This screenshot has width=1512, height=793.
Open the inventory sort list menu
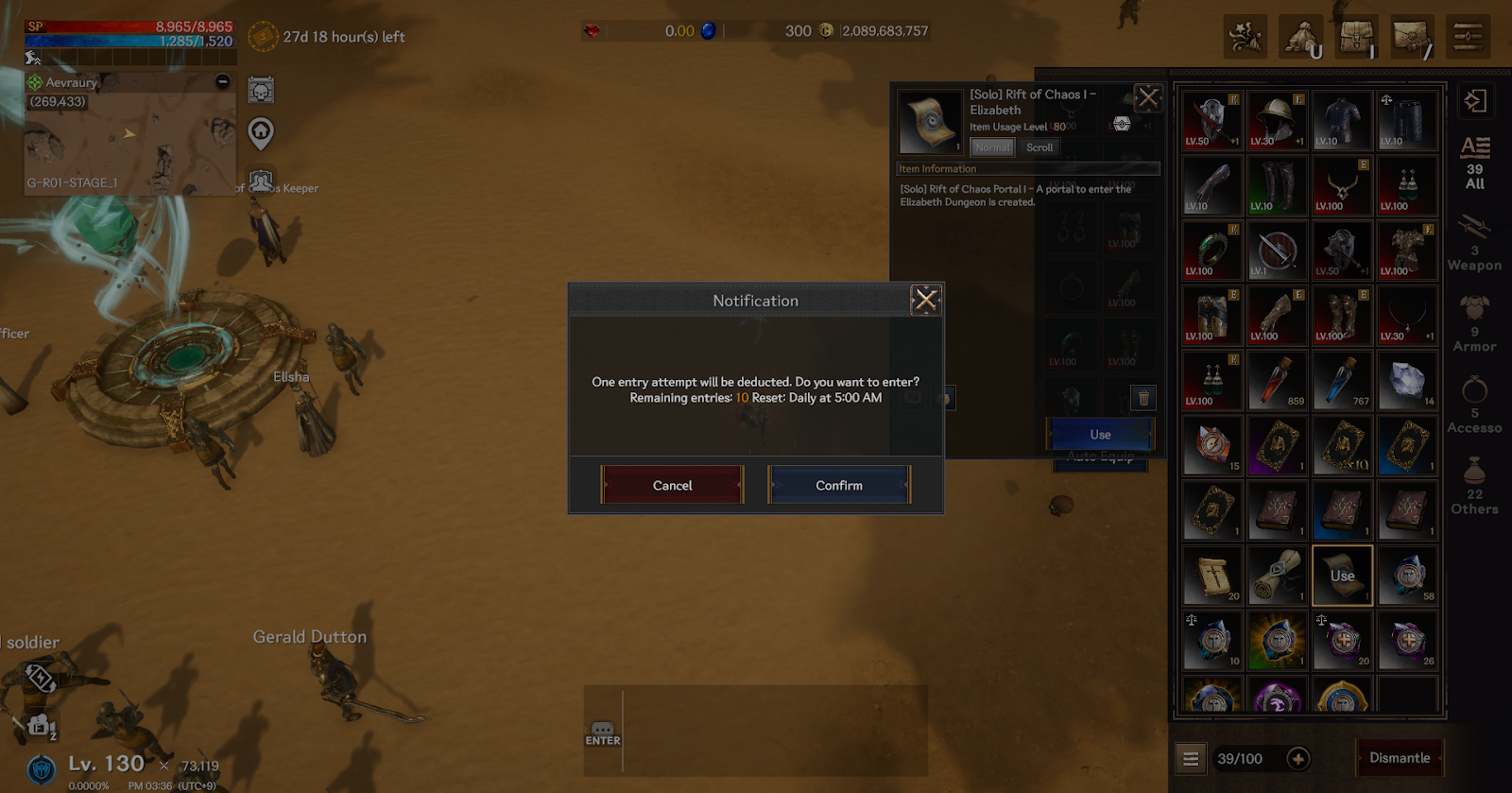pos(1191,758)
